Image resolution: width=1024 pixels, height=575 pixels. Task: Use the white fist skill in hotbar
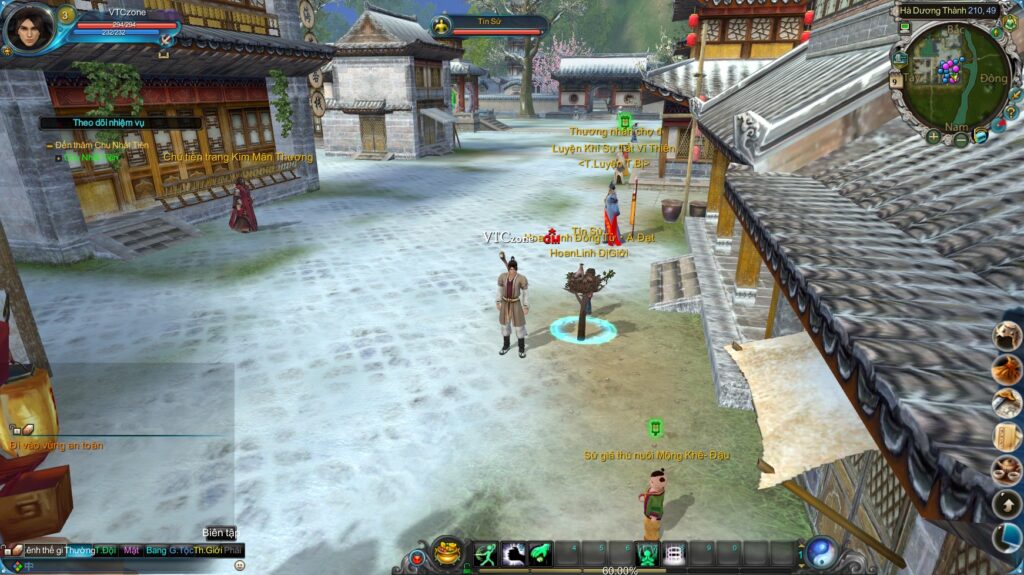[514, 553]
